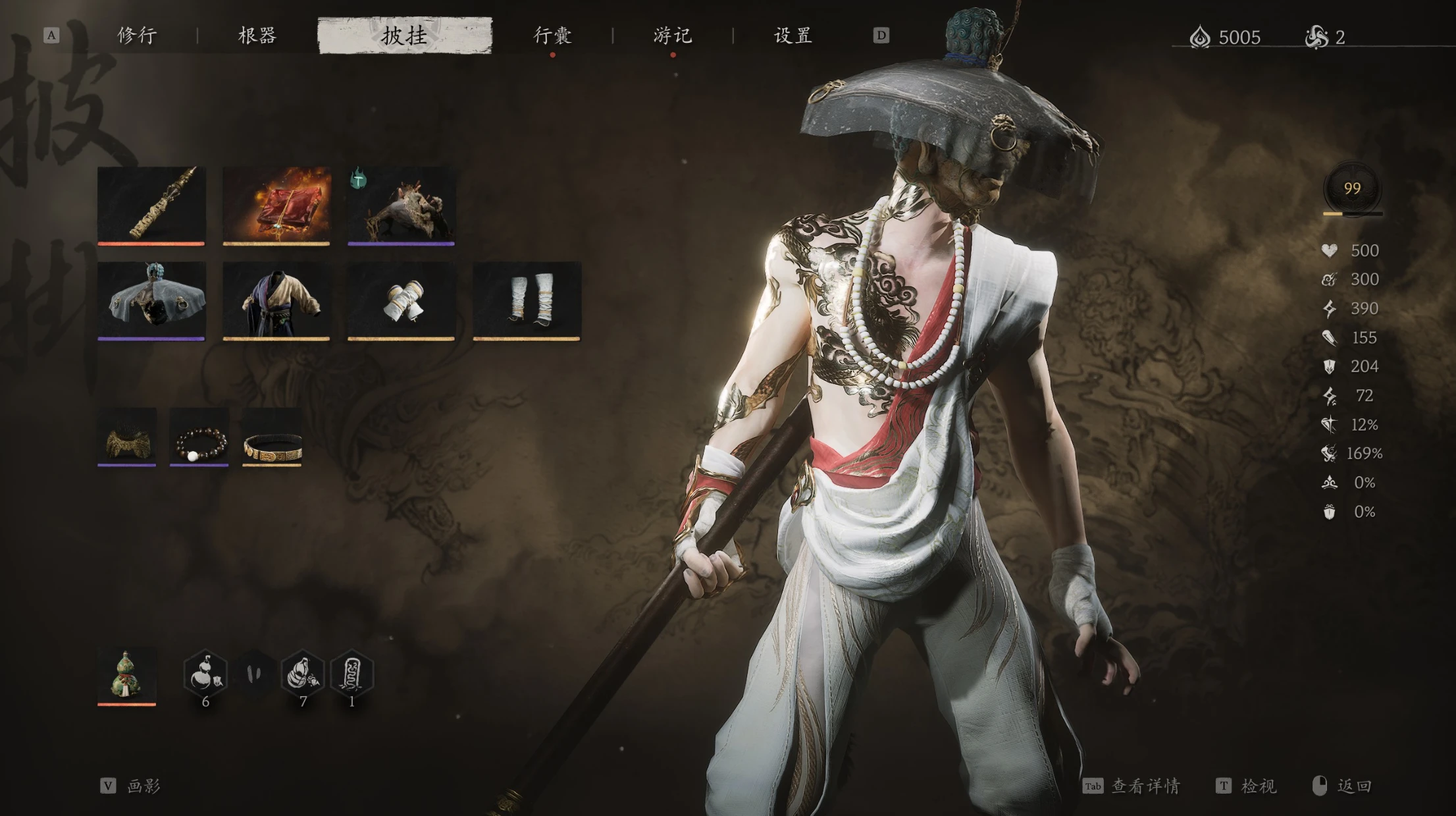1456x816 pixels.
Task: Switch to the 修行 tab
Action: click(x=137, y=36)
